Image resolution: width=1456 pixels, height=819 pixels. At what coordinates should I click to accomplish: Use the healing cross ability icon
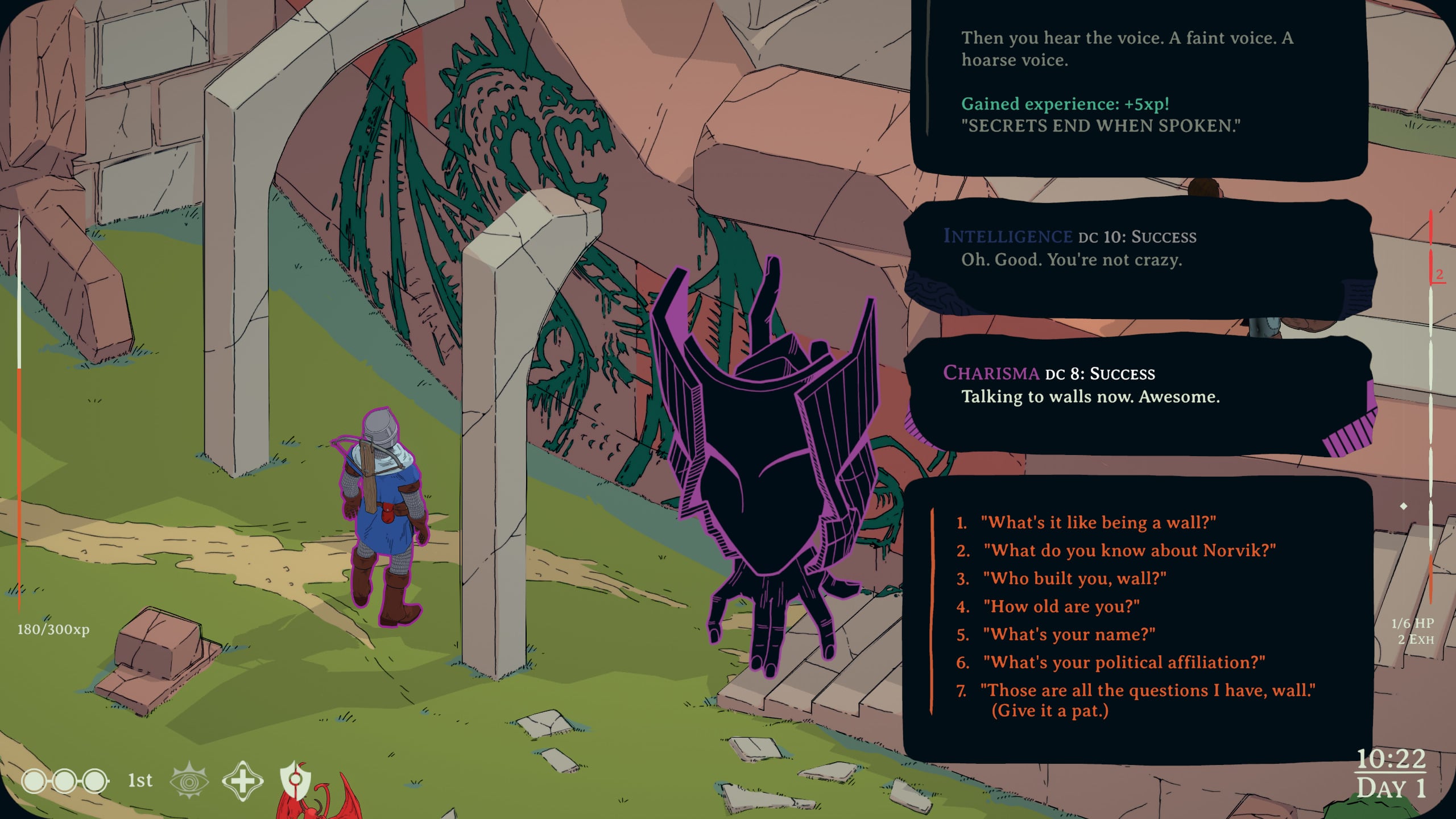pos(242,780)
